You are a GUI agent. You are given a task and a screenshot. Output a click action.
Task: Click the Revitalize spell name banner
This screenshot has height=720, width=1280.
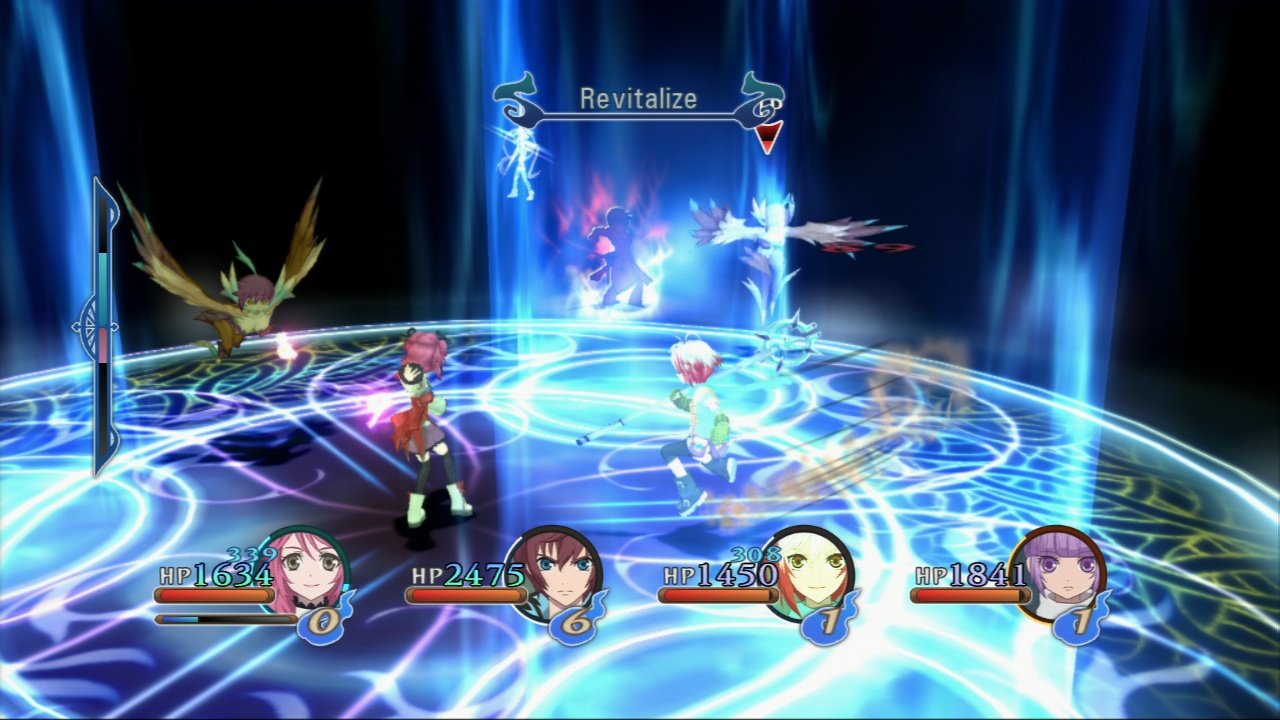(x=636, y=99)
